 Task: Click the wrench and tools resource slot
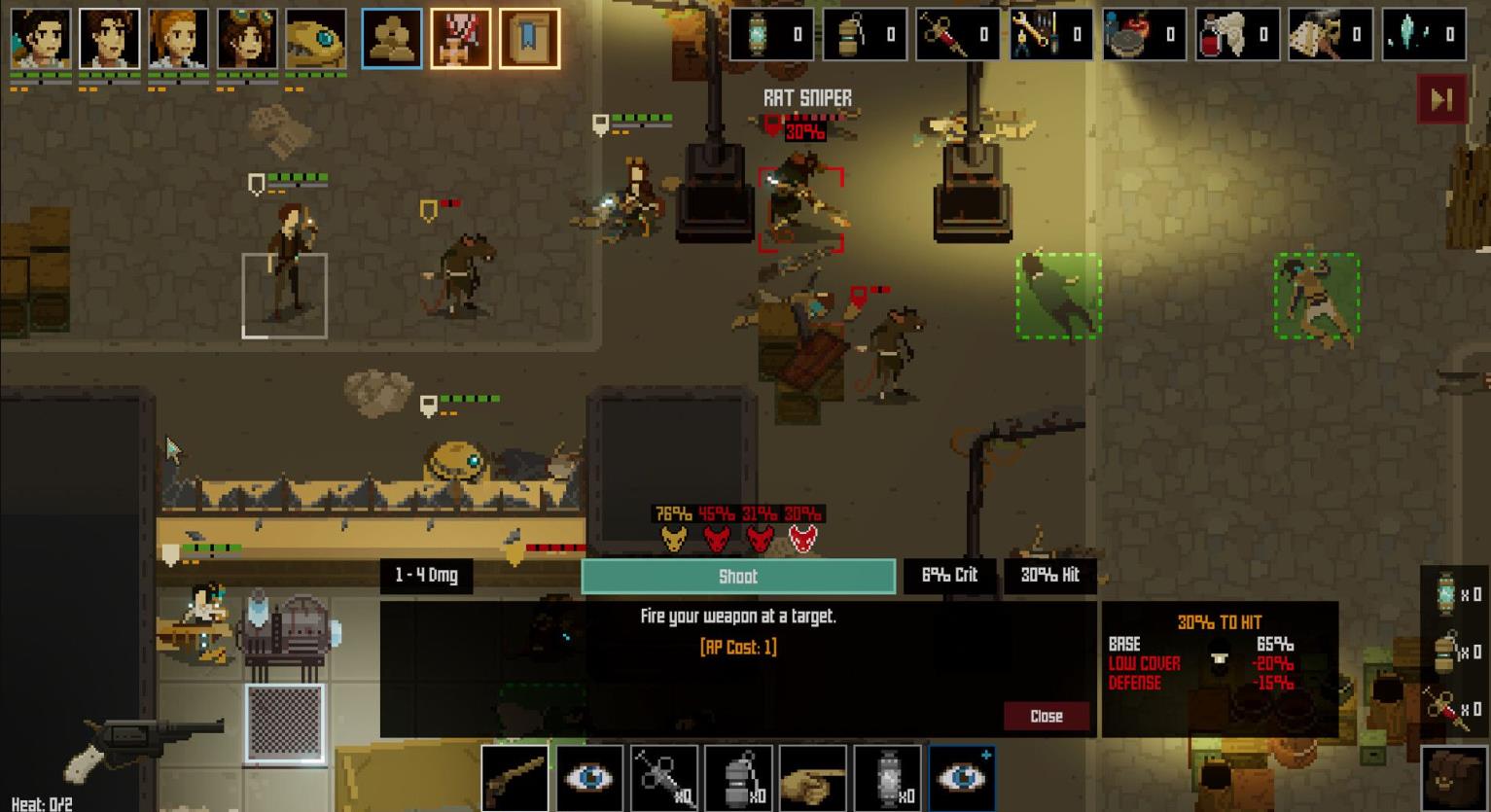pos(1051,35)
